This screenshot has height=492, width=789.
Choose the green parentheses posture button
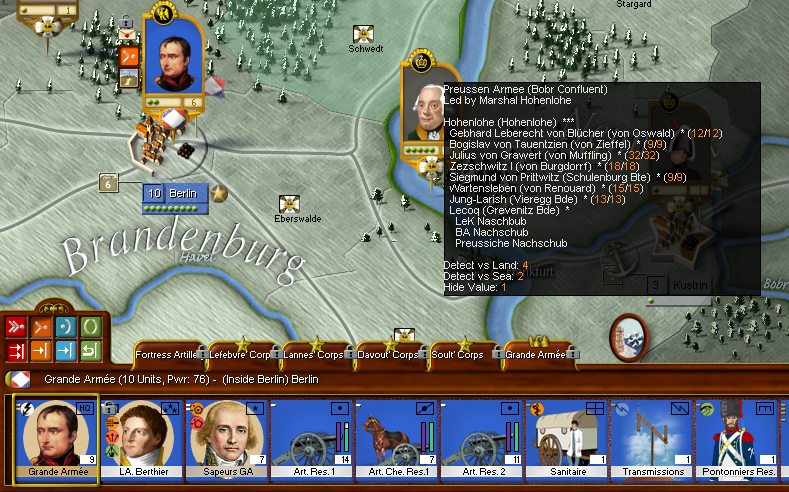(89, 328)
